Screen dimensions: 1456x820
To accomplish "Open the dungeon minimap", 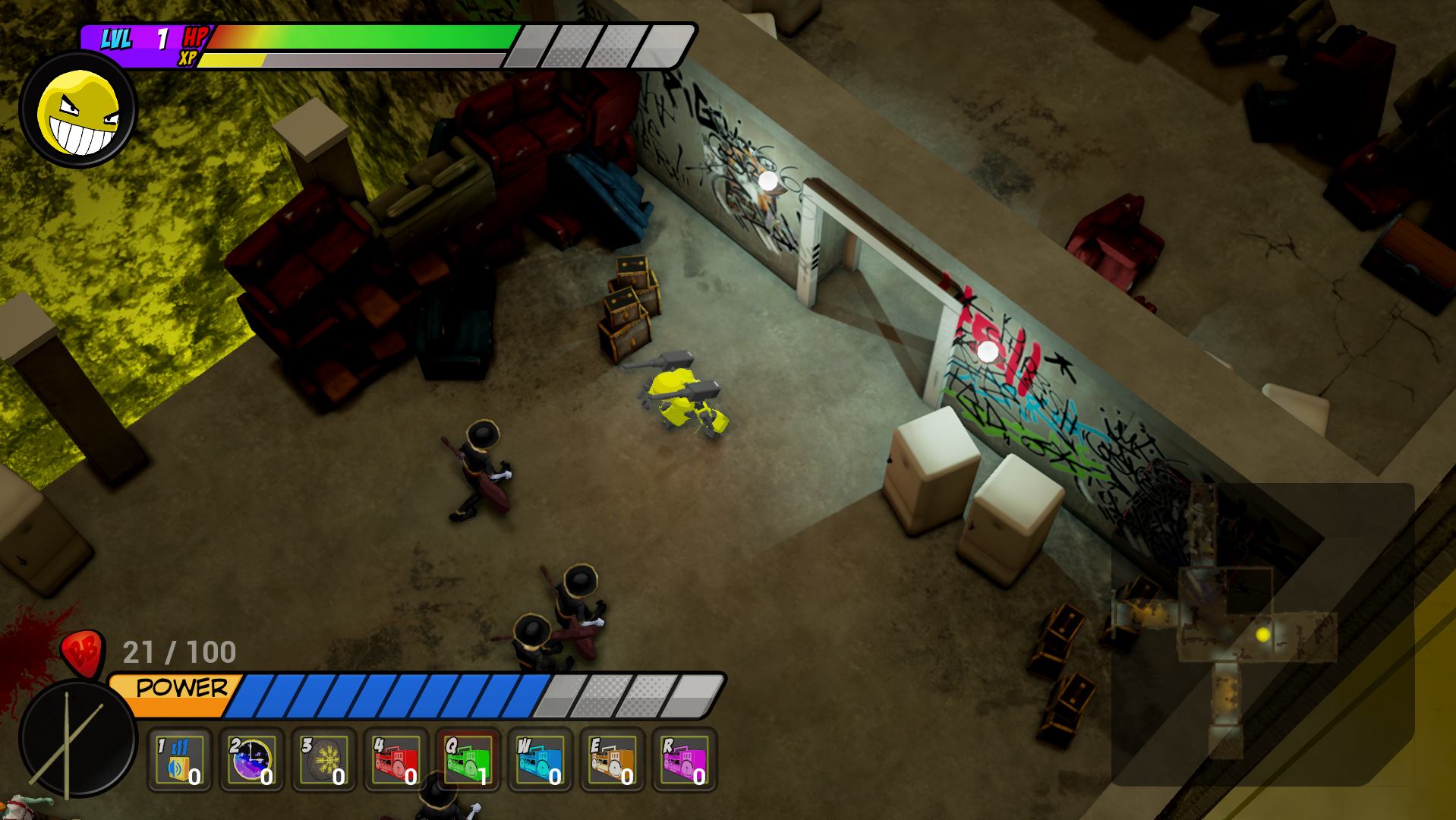I will click(1262, 633).
